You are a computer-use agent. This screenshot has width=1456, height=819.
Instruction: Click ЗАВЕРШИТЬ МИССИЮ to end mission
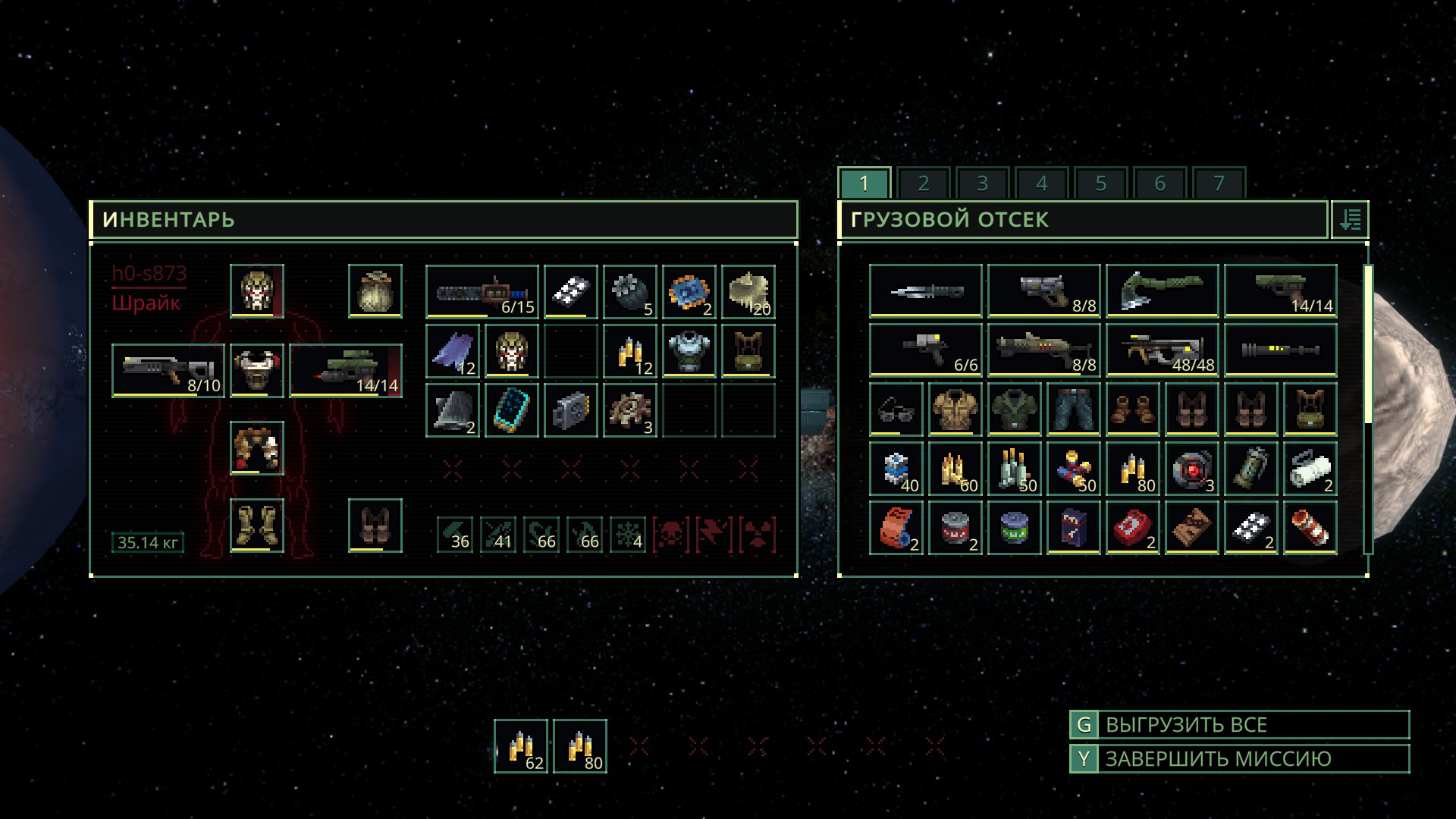1239,759
